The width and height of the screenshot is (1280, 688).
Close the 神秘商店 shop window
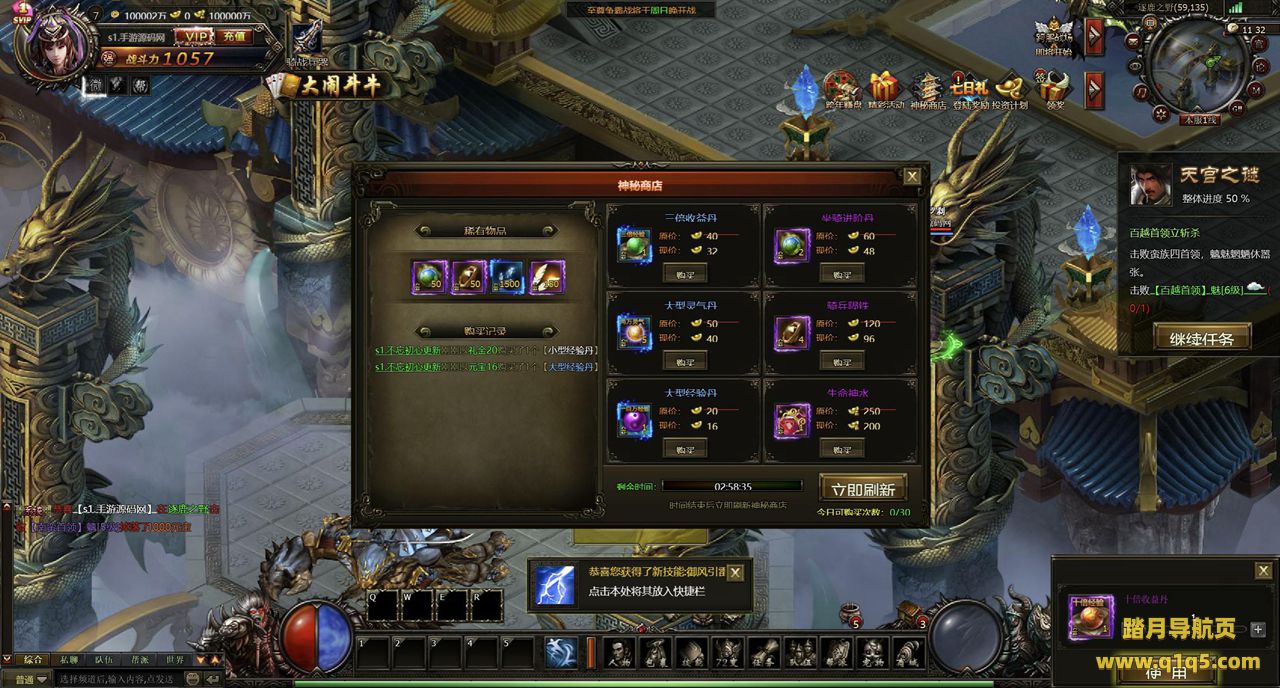(912, 177)
